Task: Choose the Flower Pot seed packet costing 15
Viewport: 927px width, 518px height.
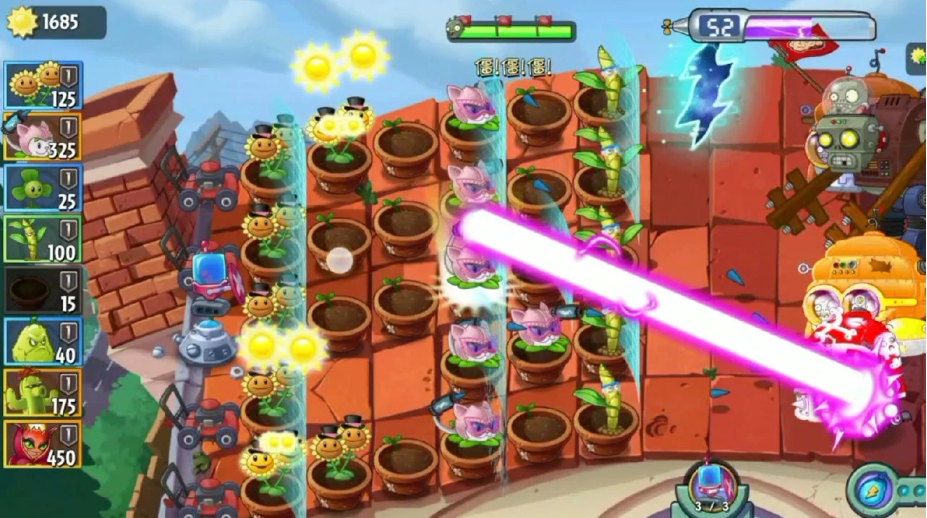Action: [43, 291]
